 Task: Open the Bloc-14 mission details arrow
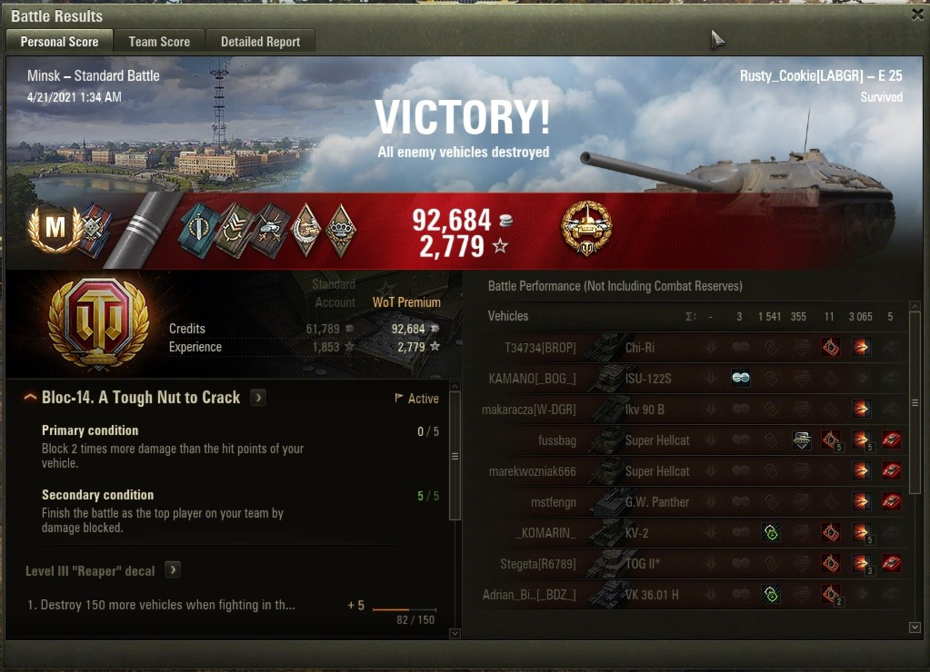point(258,398)
